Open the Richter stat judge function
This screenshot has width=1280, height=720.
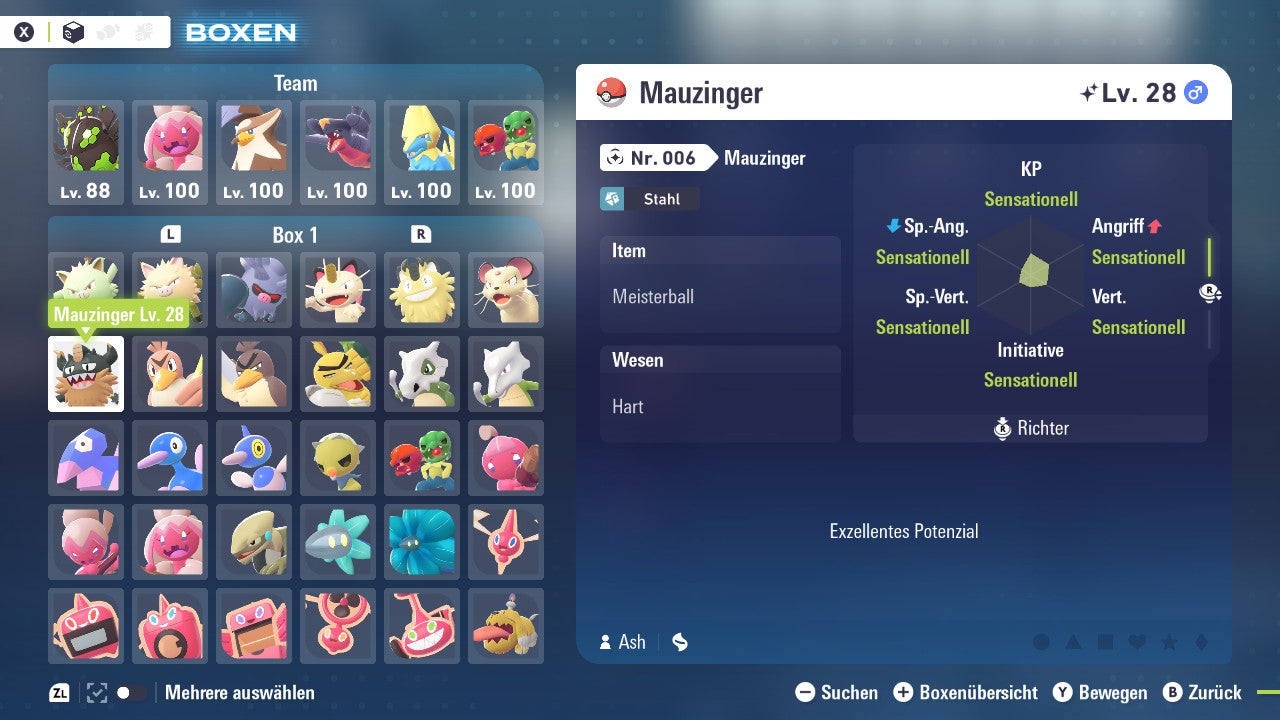(1030, 428)
